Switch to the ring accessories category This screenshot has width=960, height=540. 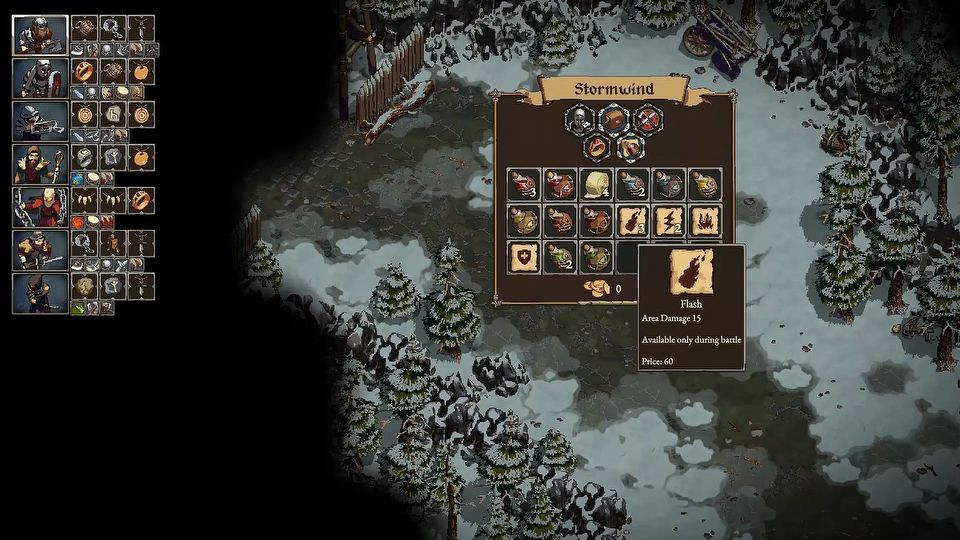(x=595, y=148)
